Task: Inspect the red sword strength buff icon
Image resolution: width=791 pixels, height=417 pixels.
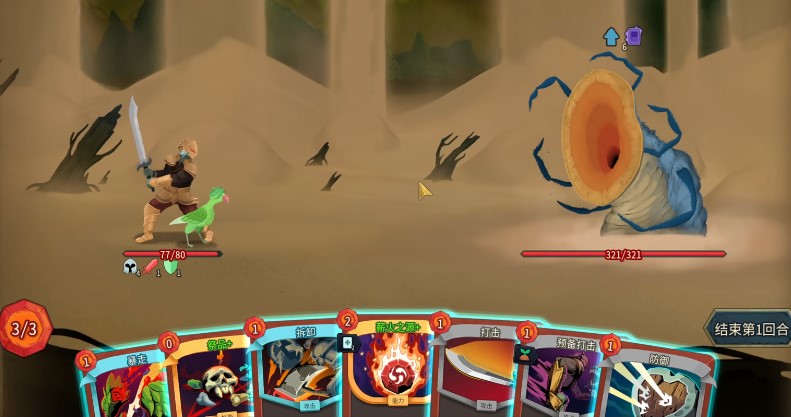Action: tap(151, 267)
